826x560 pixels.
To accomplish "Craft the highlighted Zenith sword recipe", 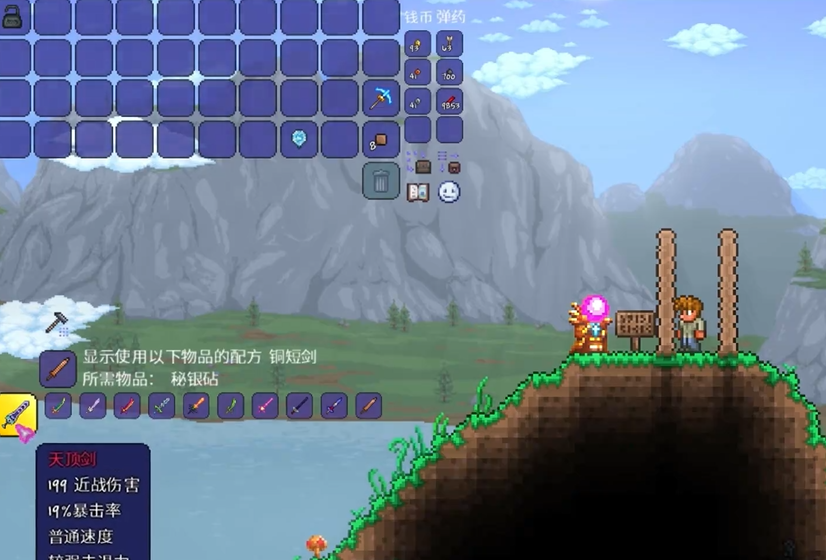I will (18, 414).
